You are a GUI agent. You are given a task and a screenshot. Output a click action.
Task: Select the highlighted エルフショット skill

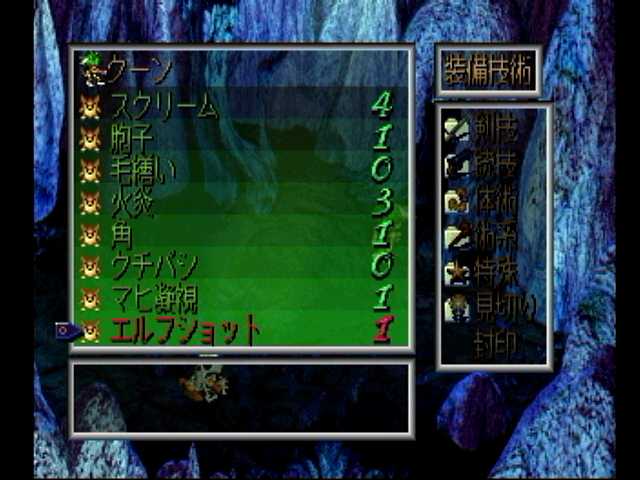tap(184, 329)
